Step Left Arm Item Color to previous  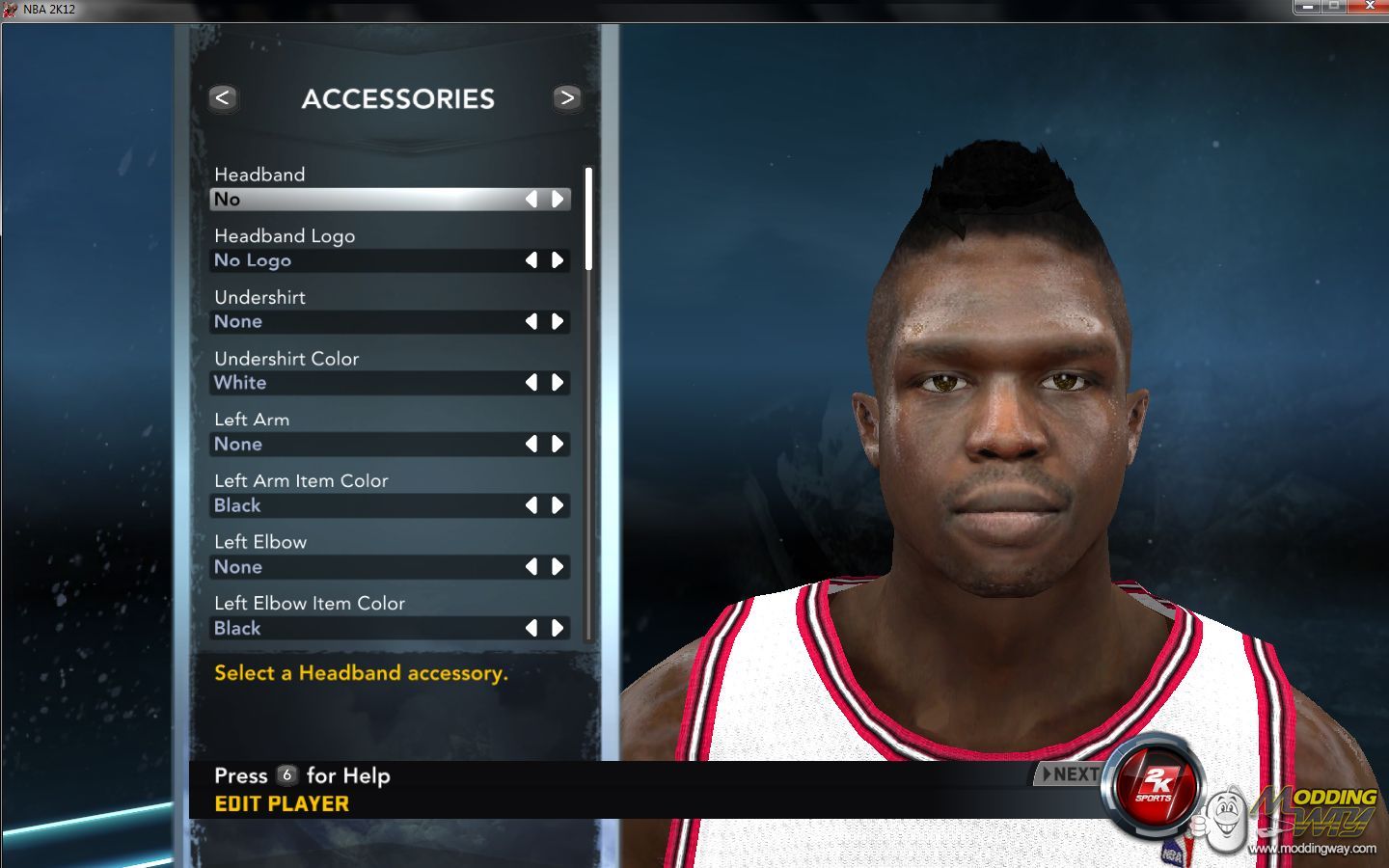click(x=531, y=505)
